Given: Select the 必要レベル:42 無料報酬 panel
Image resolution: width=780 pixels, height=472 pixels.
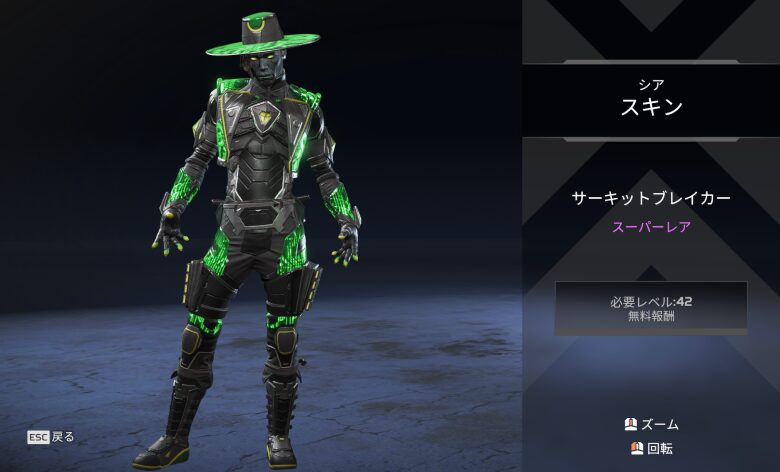Looking at the screenshot, I should tap(651, 307).
